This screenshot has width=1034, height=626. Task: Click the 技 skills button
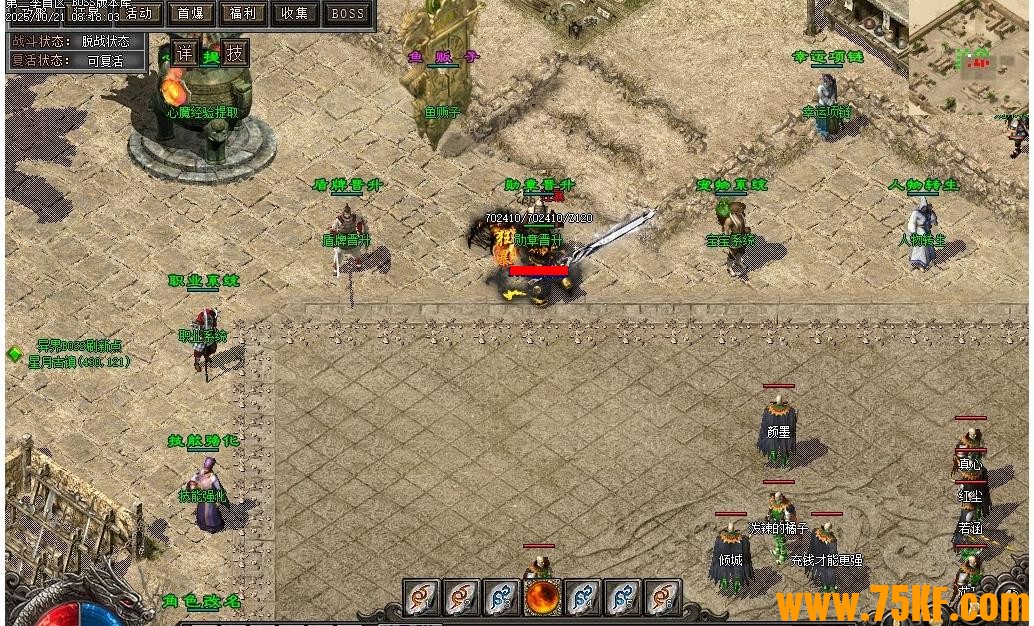(x=235, y=53)
